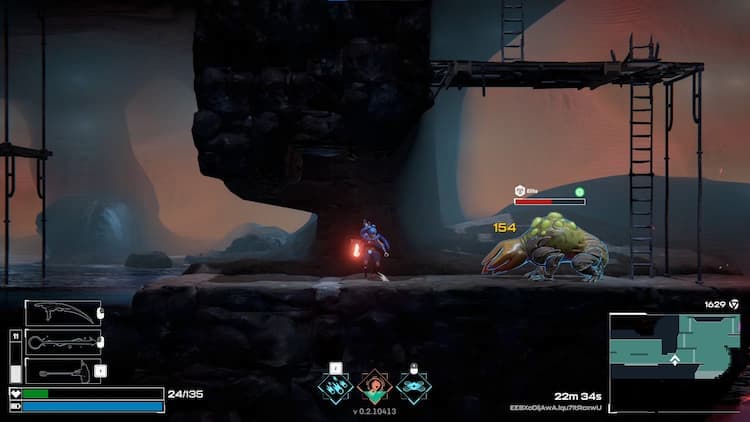Viewport: 750px width, 422px height.
Task: Click the currency emblem beside 1629
Action: (735, 304)
